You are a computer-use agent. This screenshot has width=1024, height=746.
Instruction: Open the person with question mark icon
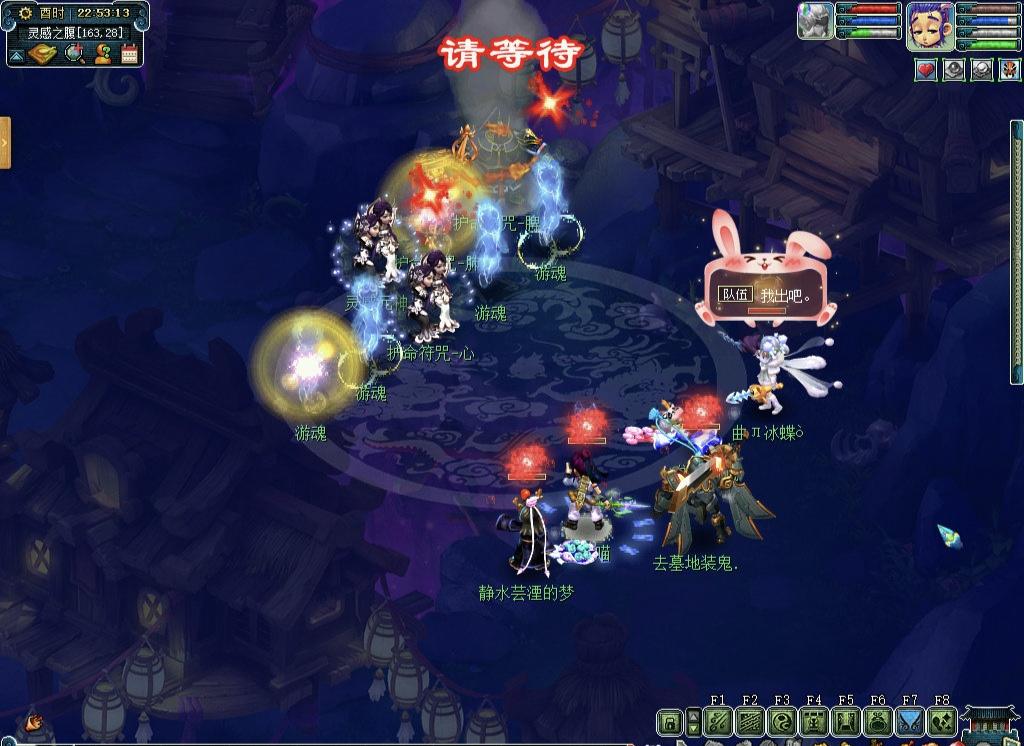coord(102,54)
